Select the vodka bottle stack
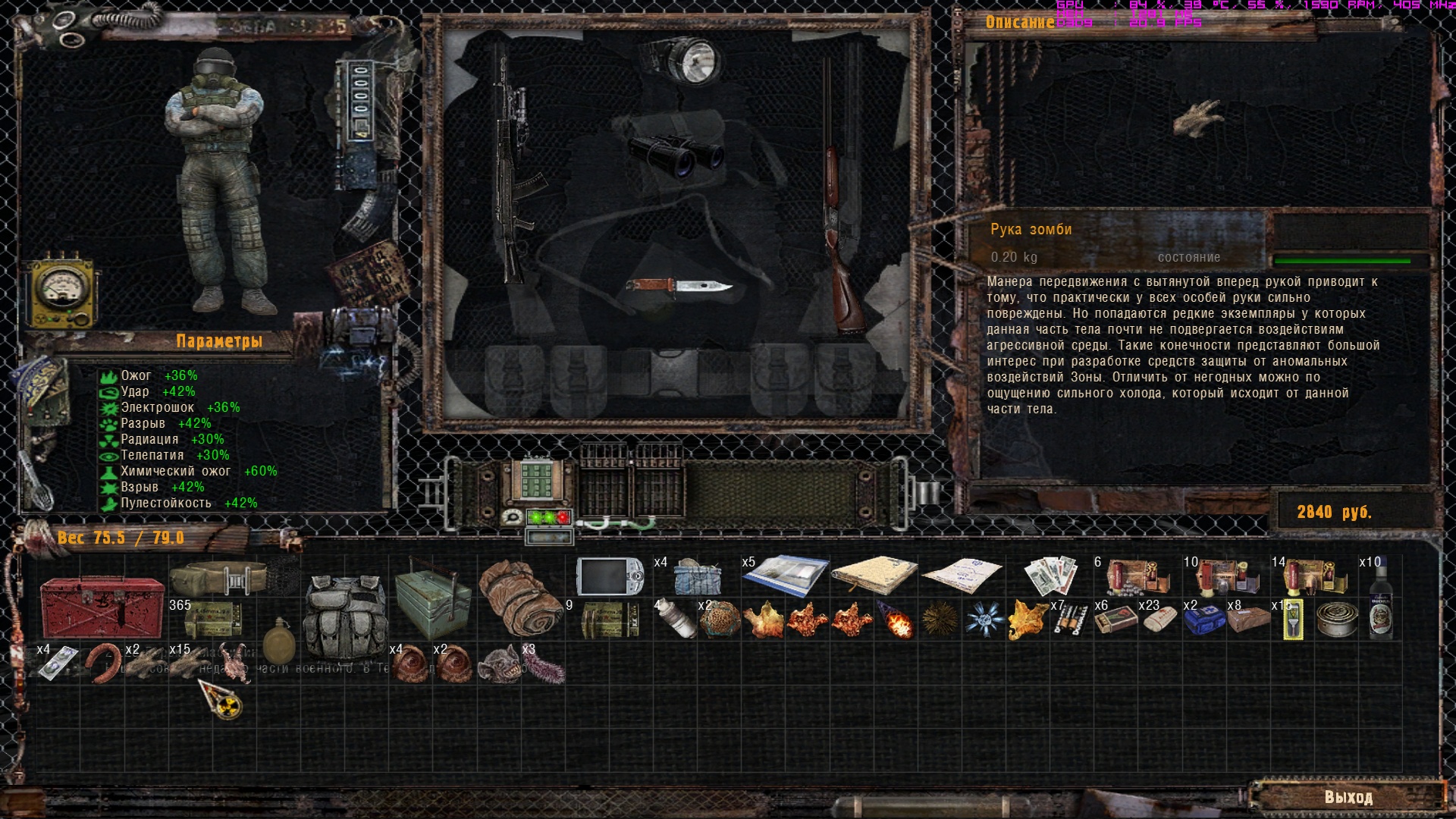 (1380, 599)
